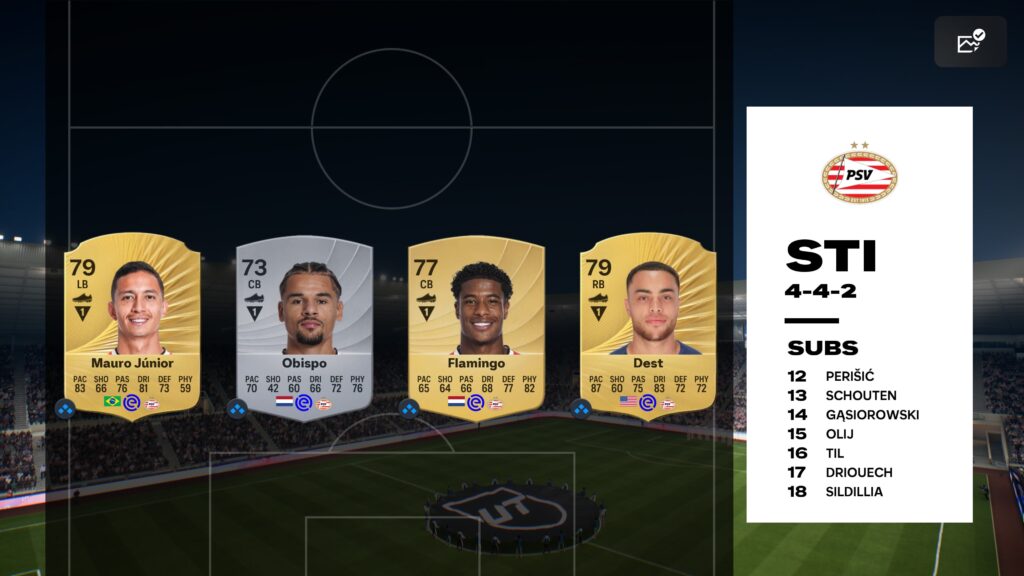
Task: Pick substitute Olij from the list
Action: point(840,434)
